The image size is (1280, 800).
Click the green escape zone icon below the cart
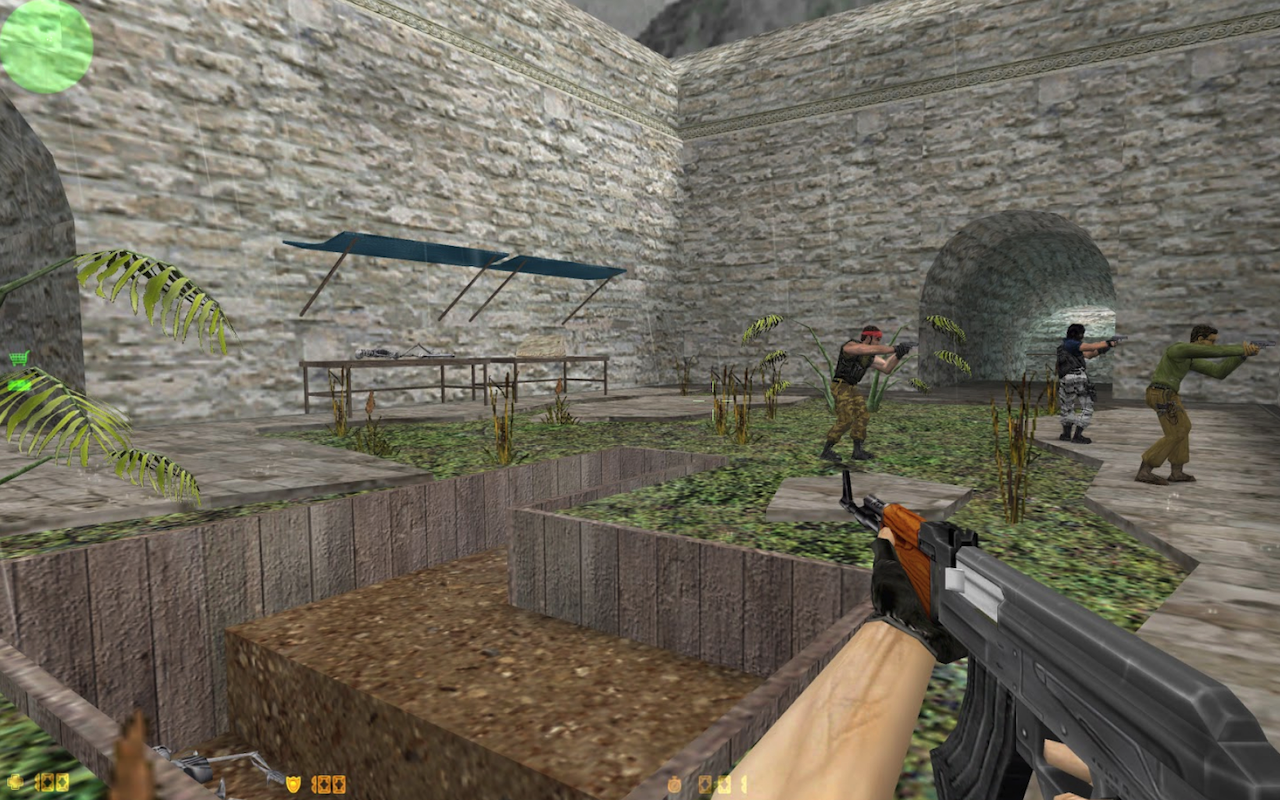click(x=17, y=384)
